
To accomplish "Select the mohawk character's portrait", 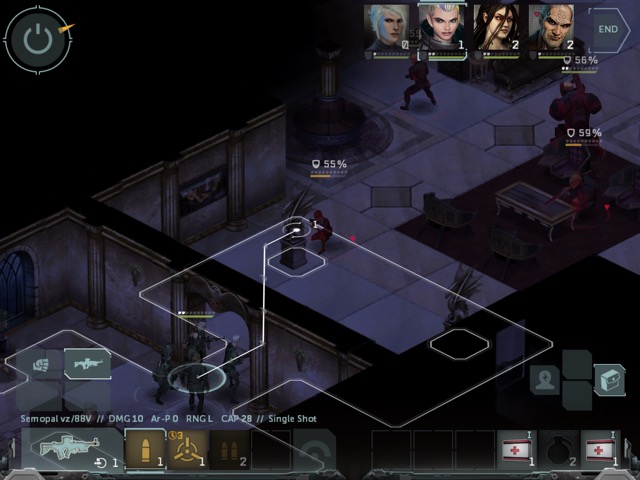I will point(442,28).
